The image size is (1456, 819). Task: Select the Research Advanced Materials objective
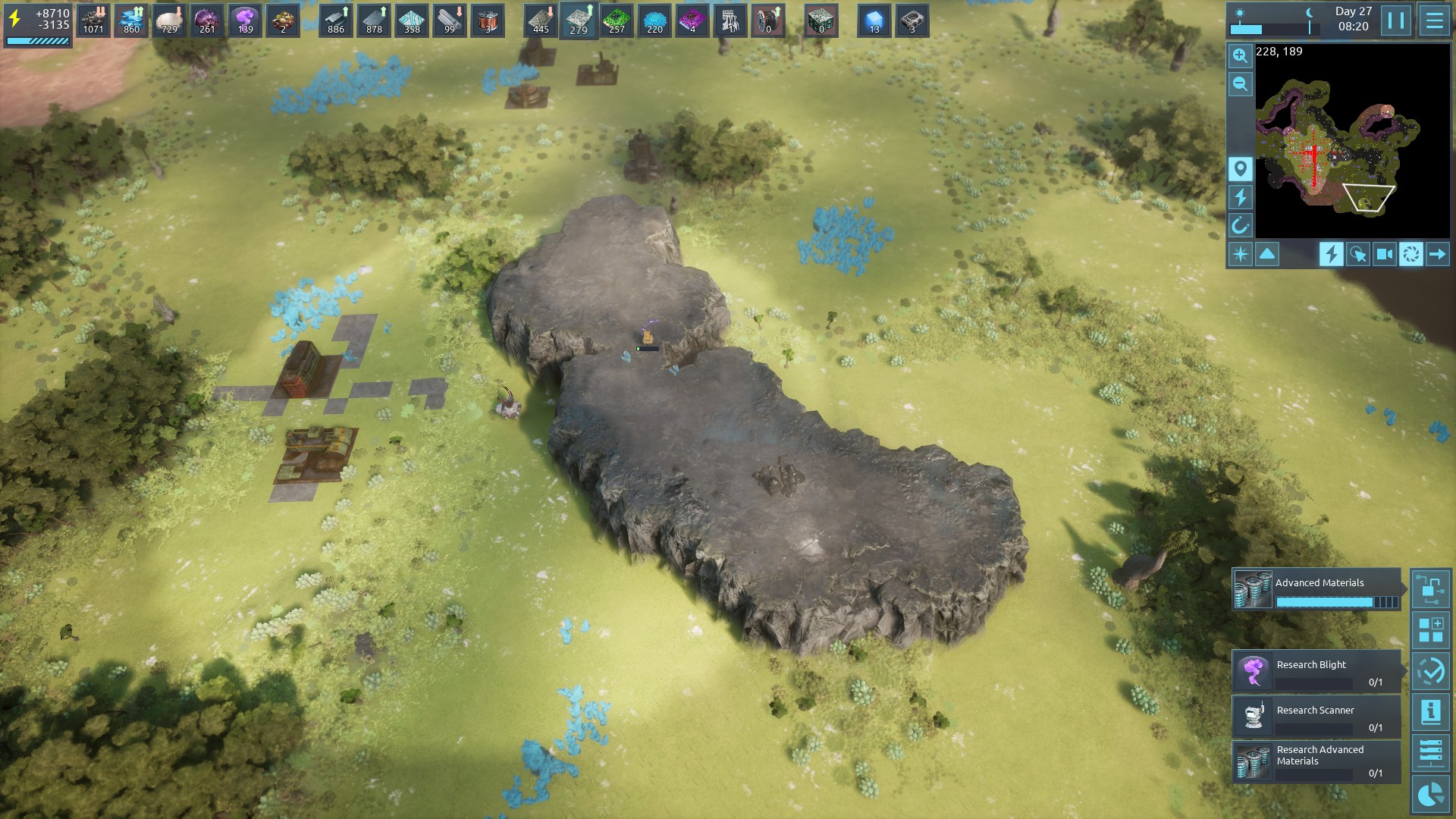(1316, 761)
